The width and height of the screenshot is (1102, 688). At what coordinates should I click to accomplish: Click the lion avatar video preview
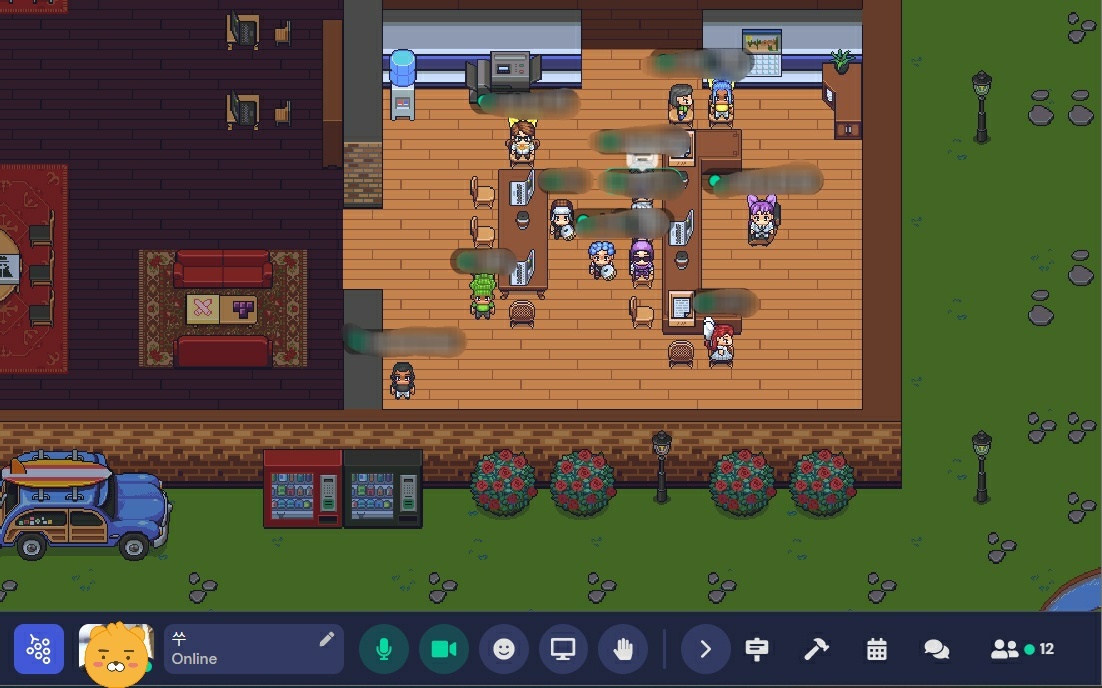click(x=116, y=652)
